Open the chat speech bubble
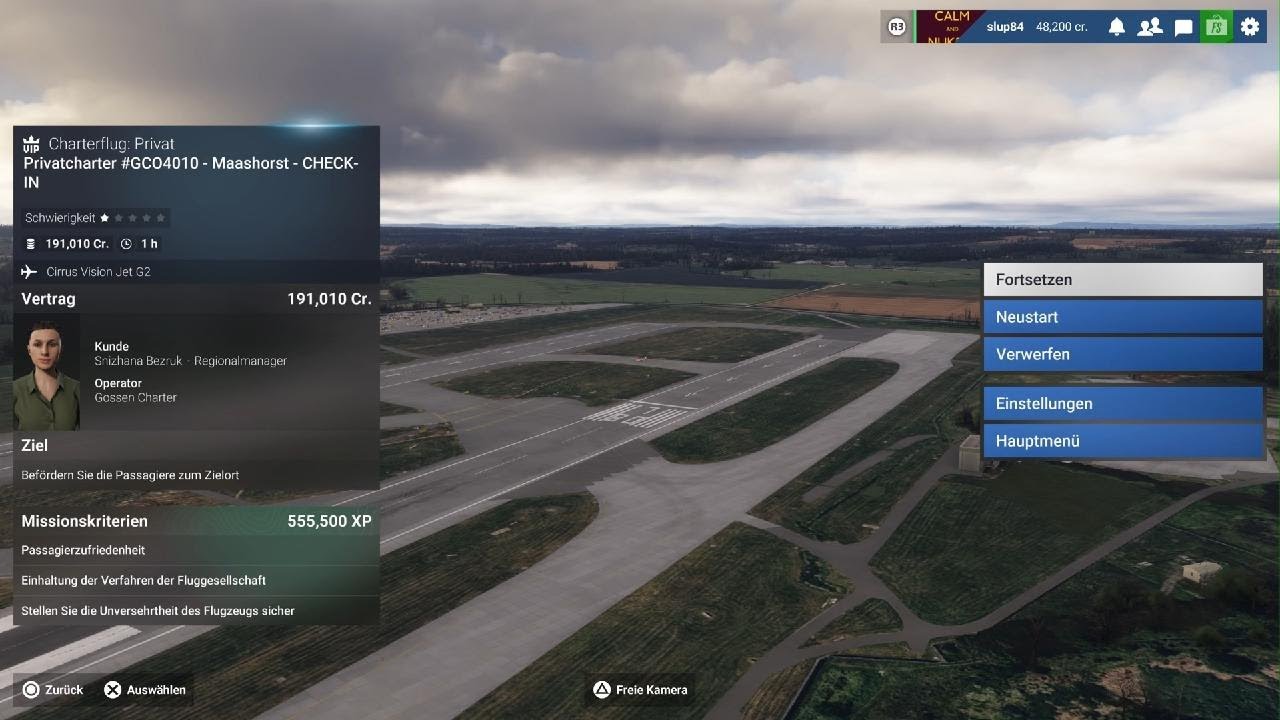This screenshot has width=1280, height=720. click(1183, 27)
